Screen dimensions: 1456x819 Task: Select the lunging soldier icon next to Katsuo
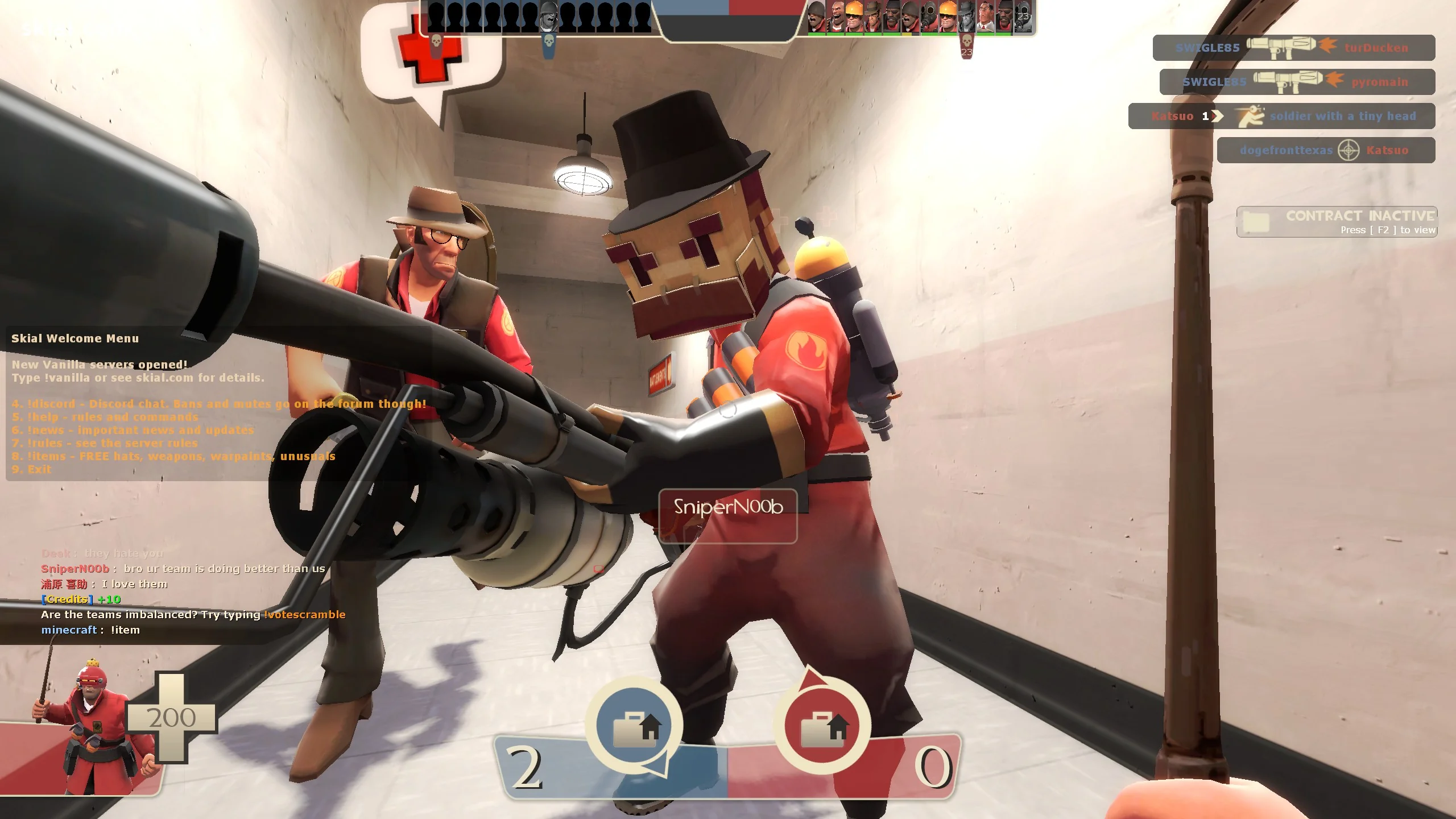pos(1251,116)
